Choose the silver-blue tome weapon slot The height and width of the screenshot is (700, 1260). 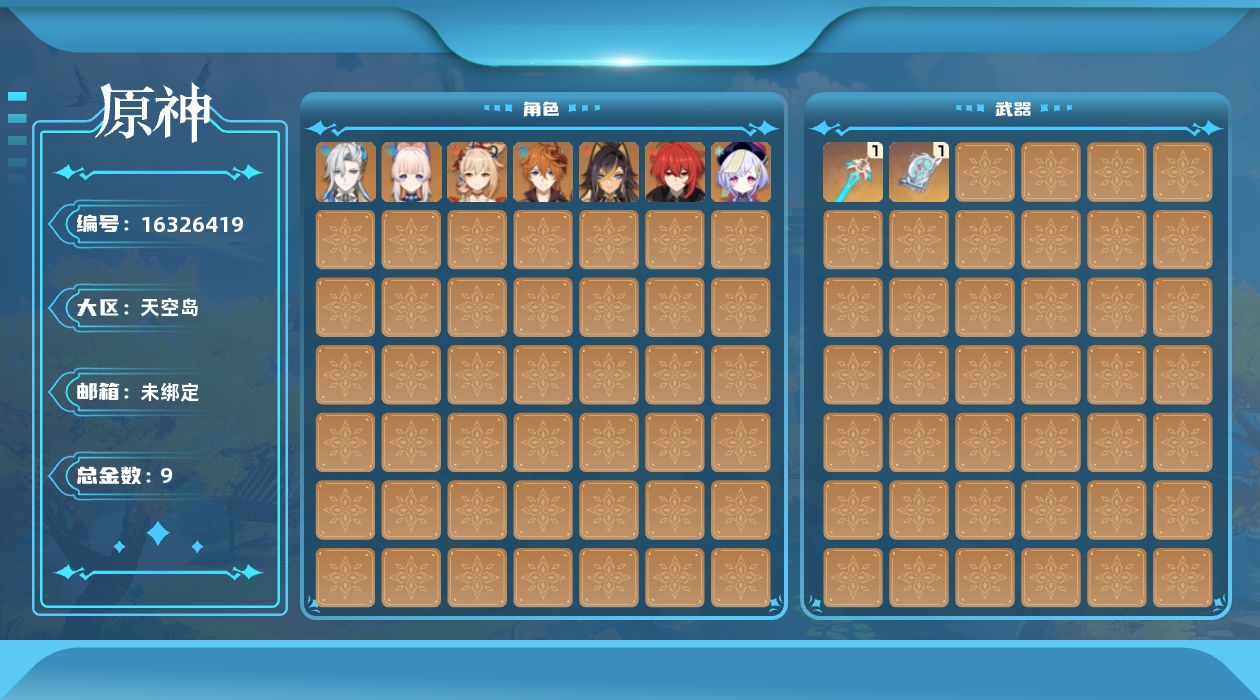pos(919,172)
